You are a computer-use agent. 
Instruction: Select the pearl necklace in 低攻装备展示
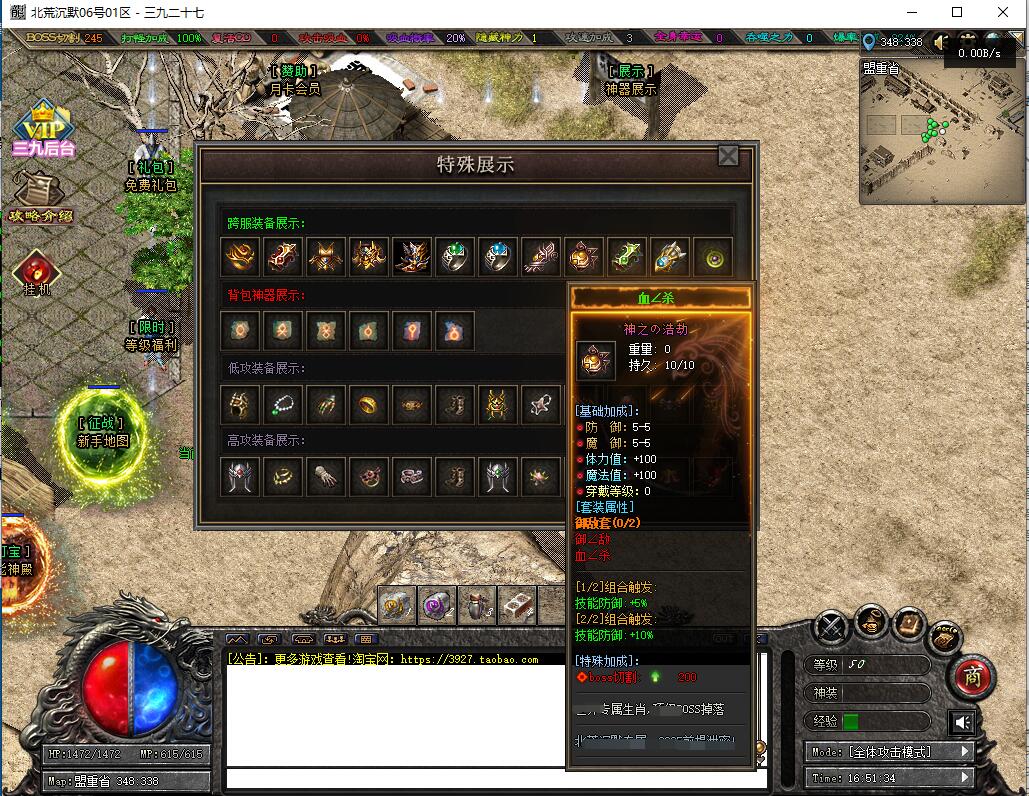tap(283, 403)
